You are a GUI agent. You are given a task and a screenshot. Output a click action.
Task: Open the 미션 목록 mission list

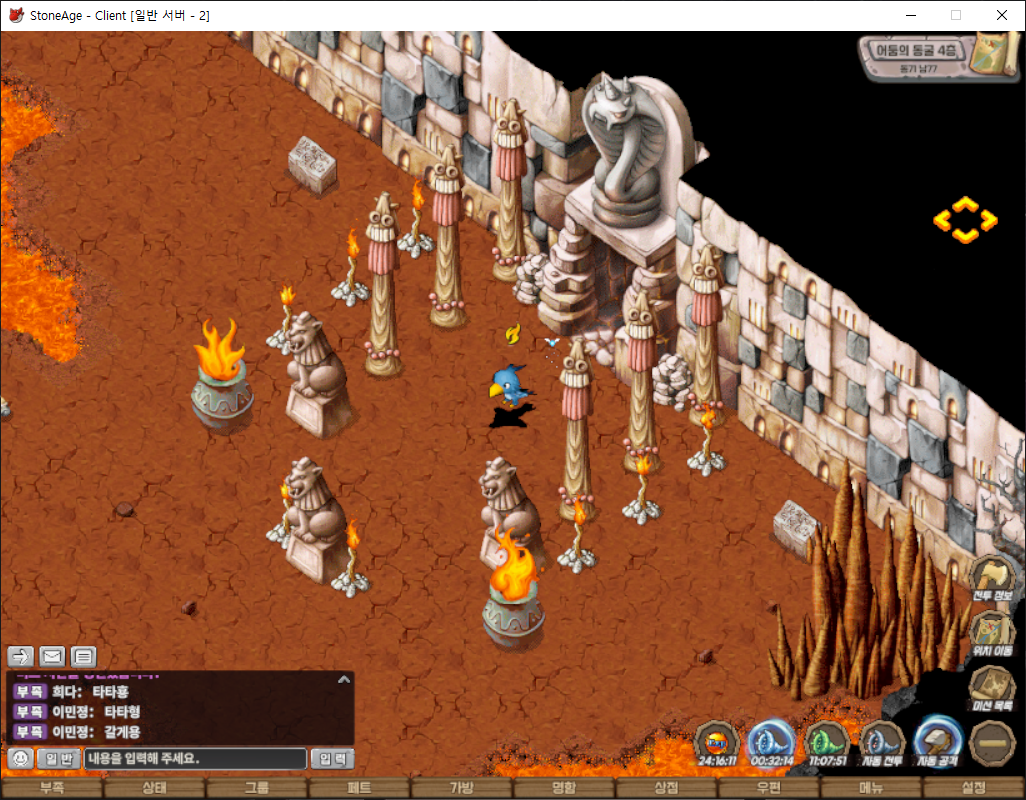tap(992, 689)
